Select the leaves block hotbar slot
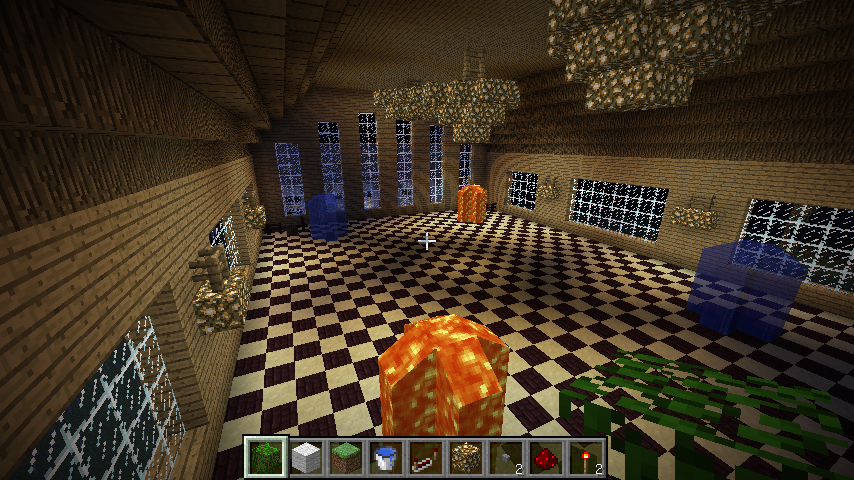The width and height of the screenshot is (854, 480). pyautogui.click(x=266, y=459)
